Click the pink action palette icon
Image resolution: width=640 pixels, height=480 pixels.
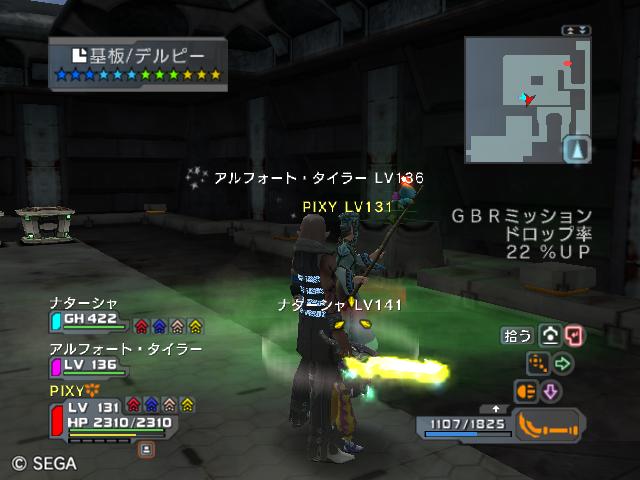coord(573,336)
